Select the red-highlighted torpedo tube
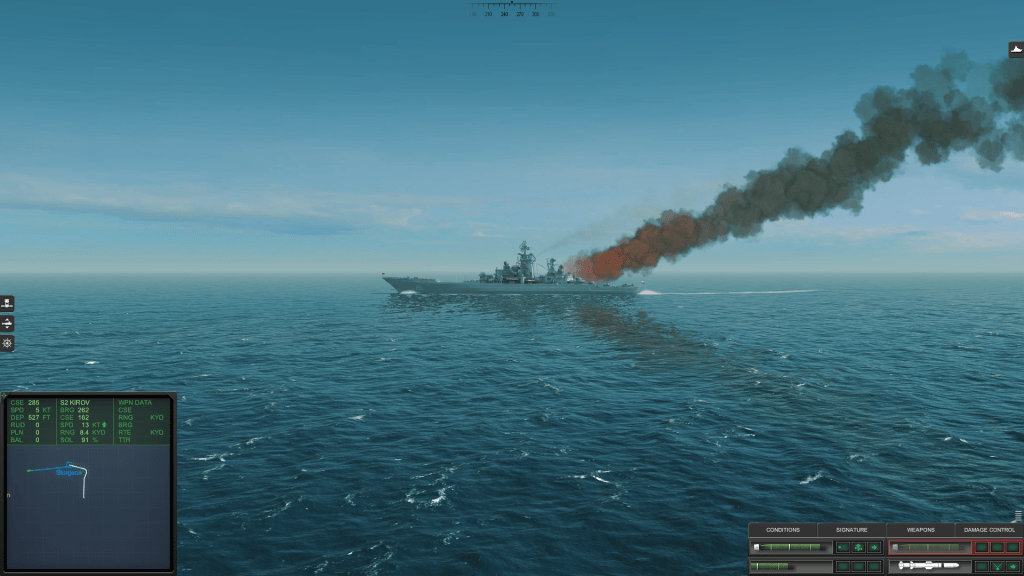The width and height of the screenshot is (1024, 576). pyautogui.click(x=930, y=547)
